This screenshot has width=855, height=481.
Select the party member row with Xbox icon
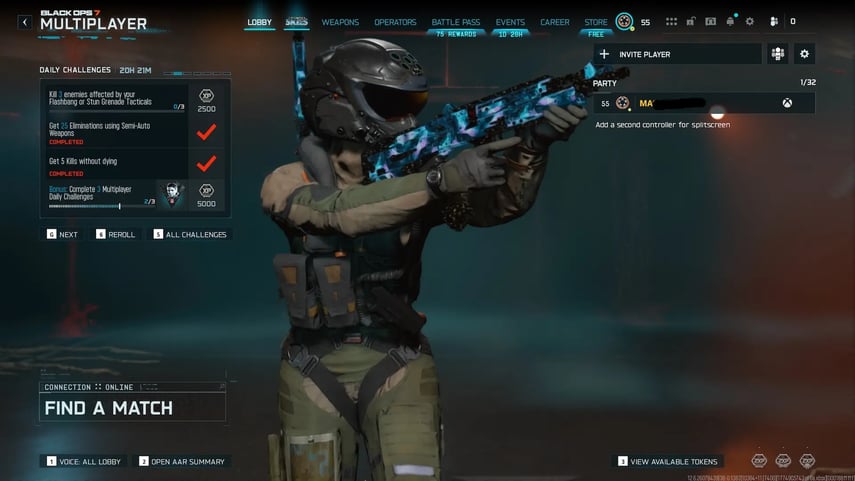[x=704, y=103]
